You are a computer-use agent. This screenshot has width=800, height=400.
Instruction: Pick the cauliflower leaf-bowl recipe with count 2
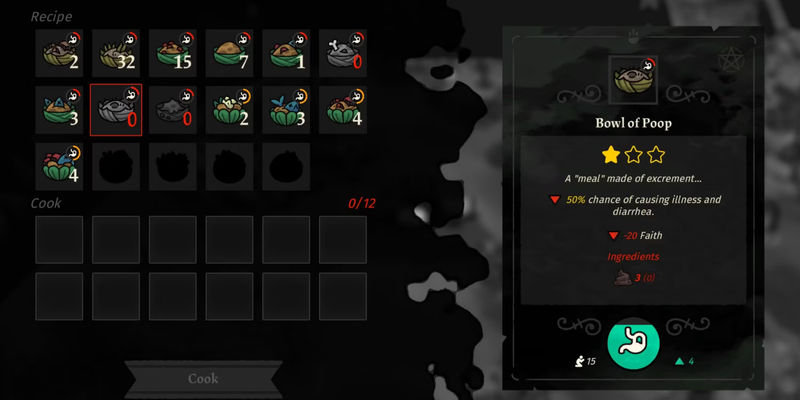[229, 110]
